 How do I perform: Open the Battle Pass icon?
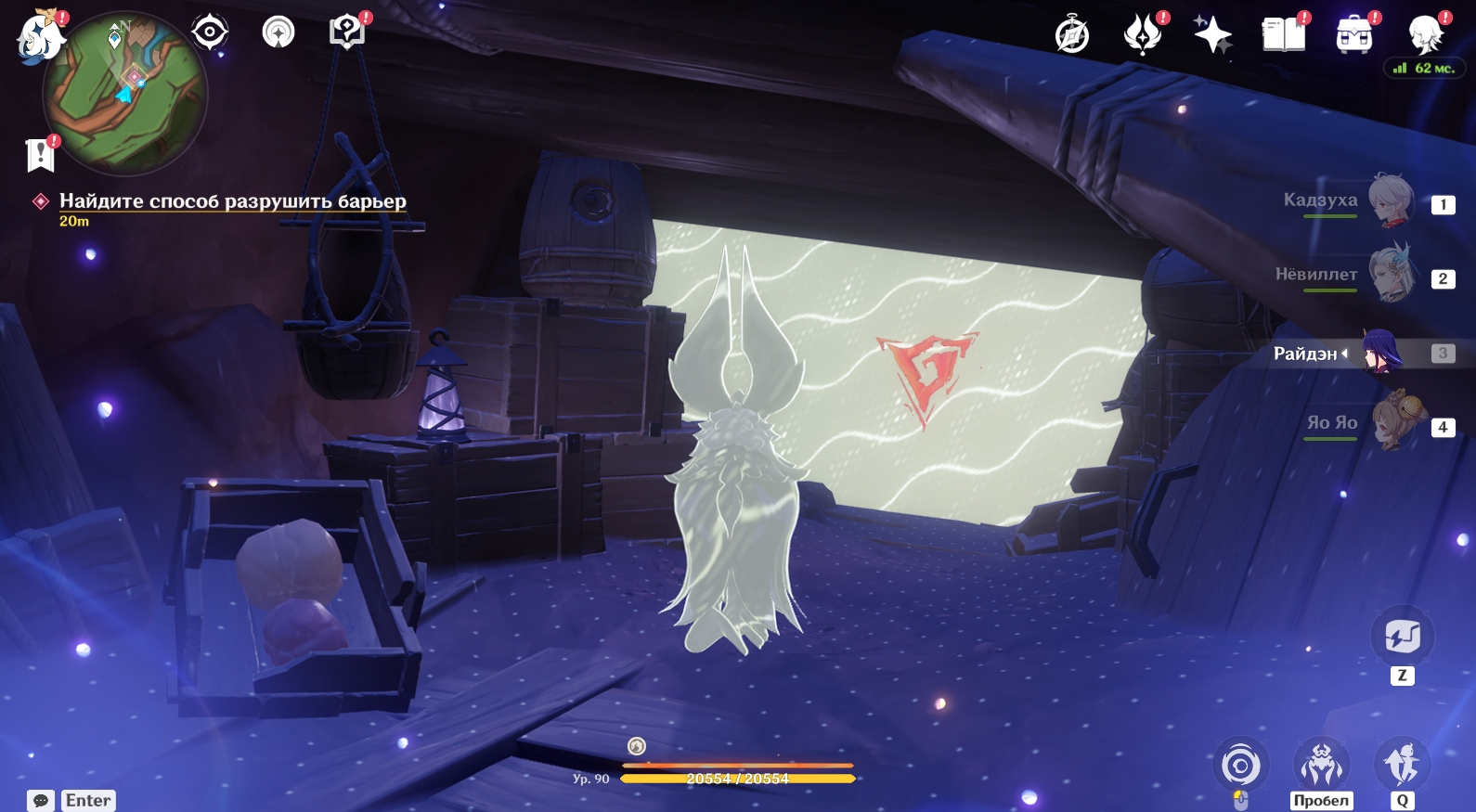click(x=1354, y=36)
